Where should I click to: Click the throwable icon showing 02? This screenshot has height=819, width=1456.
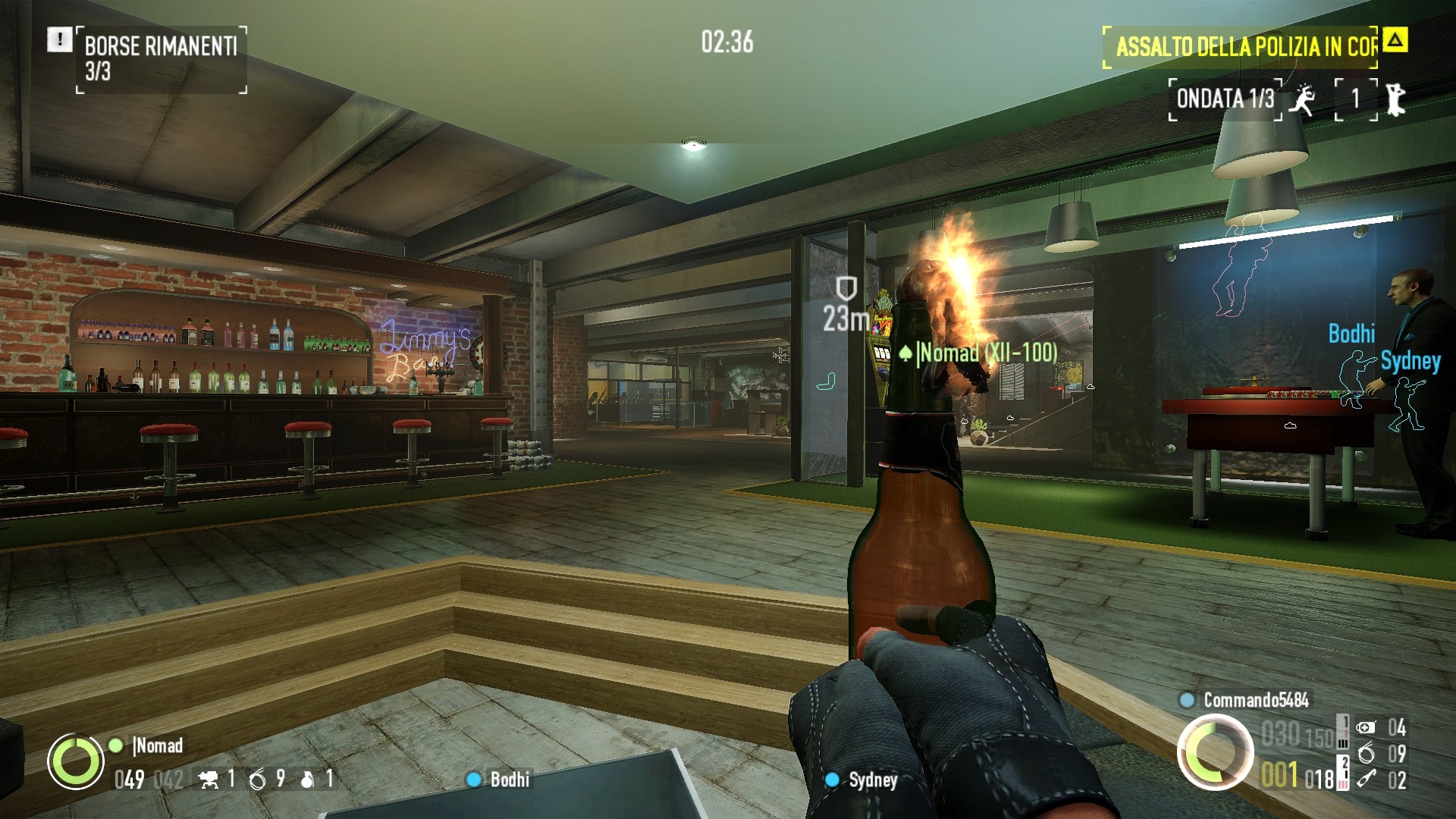(1366, 779)
